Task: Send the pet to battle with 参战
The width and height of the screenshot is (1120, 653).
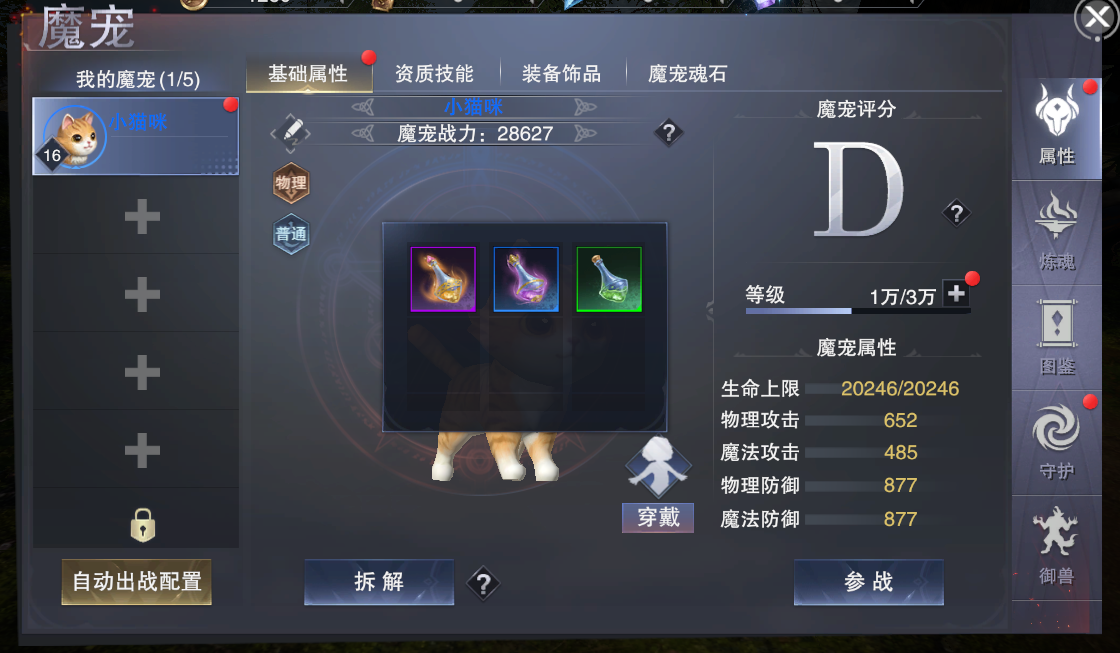Action: [868, 582]
